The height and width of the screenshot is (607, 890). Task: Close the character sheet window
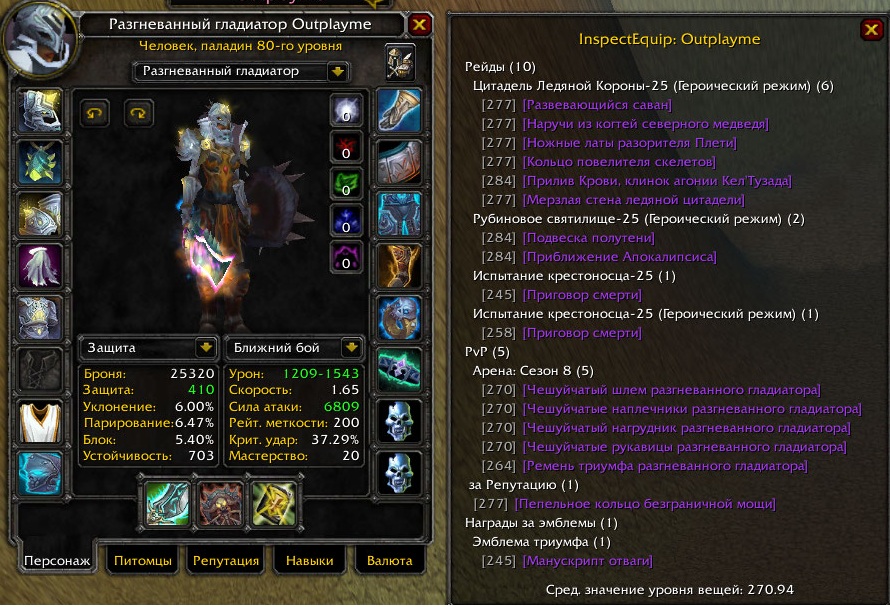(x=420, y=26)
